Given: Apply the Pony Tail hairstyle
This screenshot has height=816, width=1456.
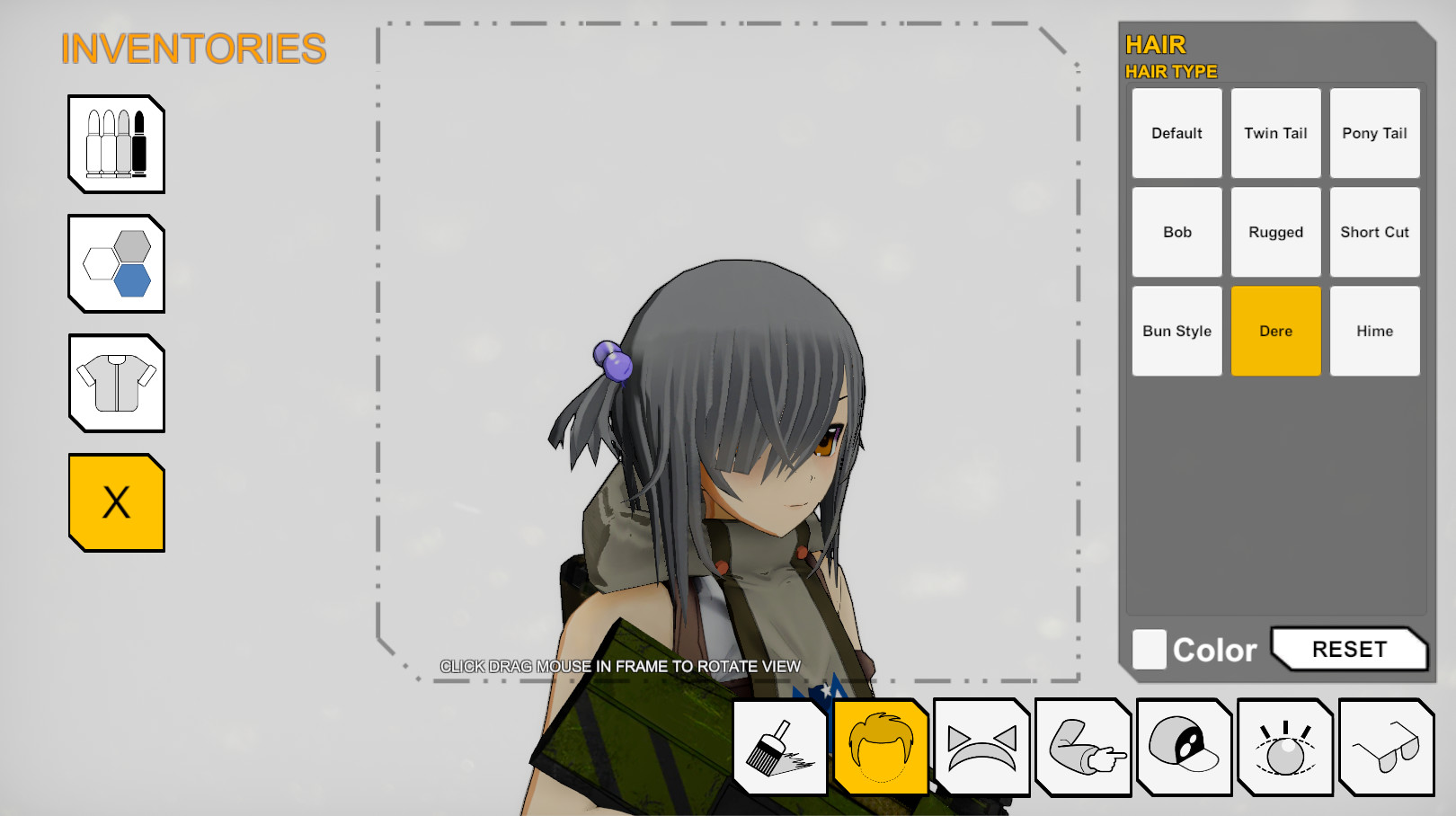Looking at the screenshot, I should click(x=1374, y=132).
